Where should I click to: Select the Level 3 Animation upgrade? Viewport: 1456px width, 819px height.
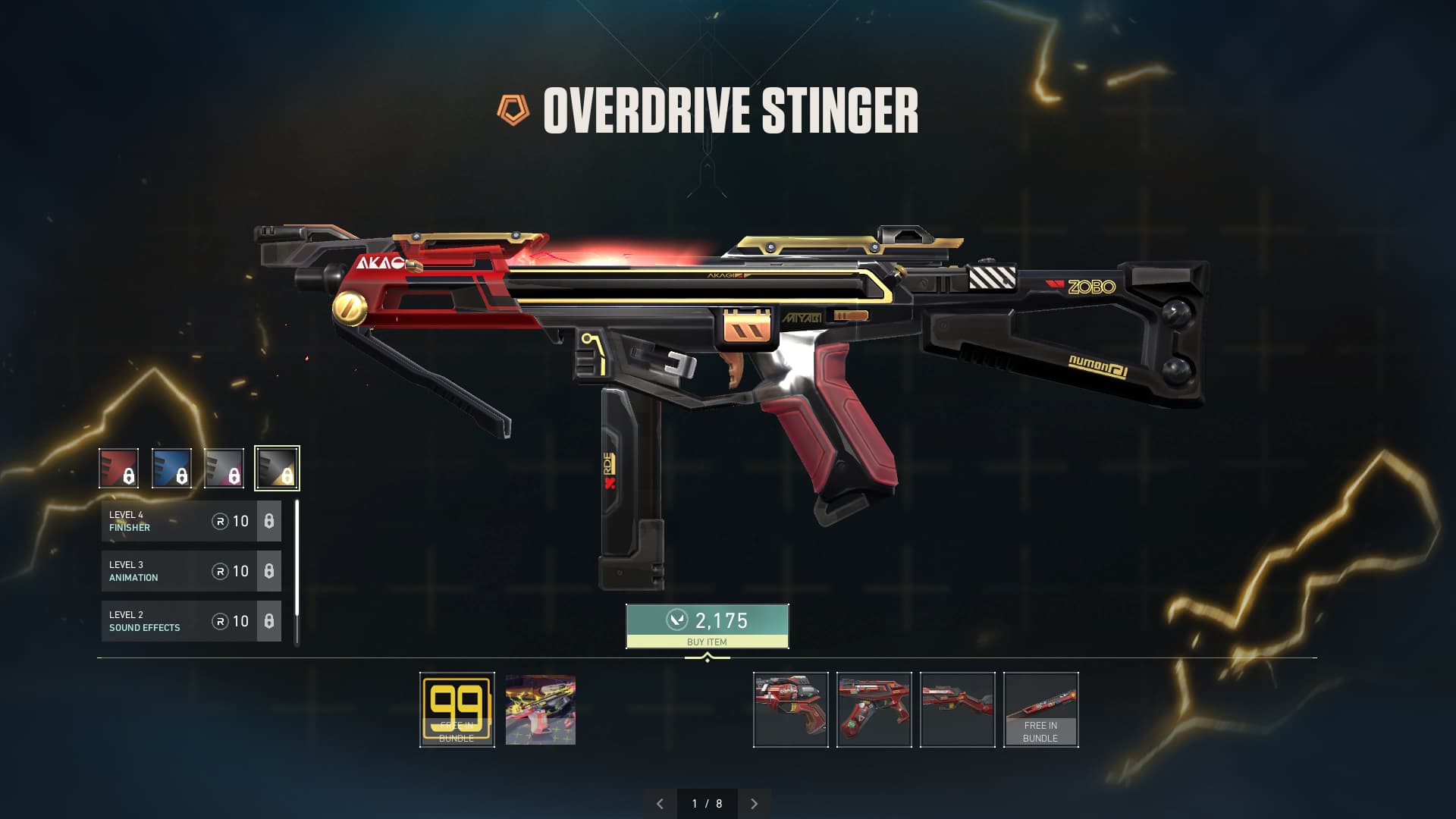click(x=191, y=571)
